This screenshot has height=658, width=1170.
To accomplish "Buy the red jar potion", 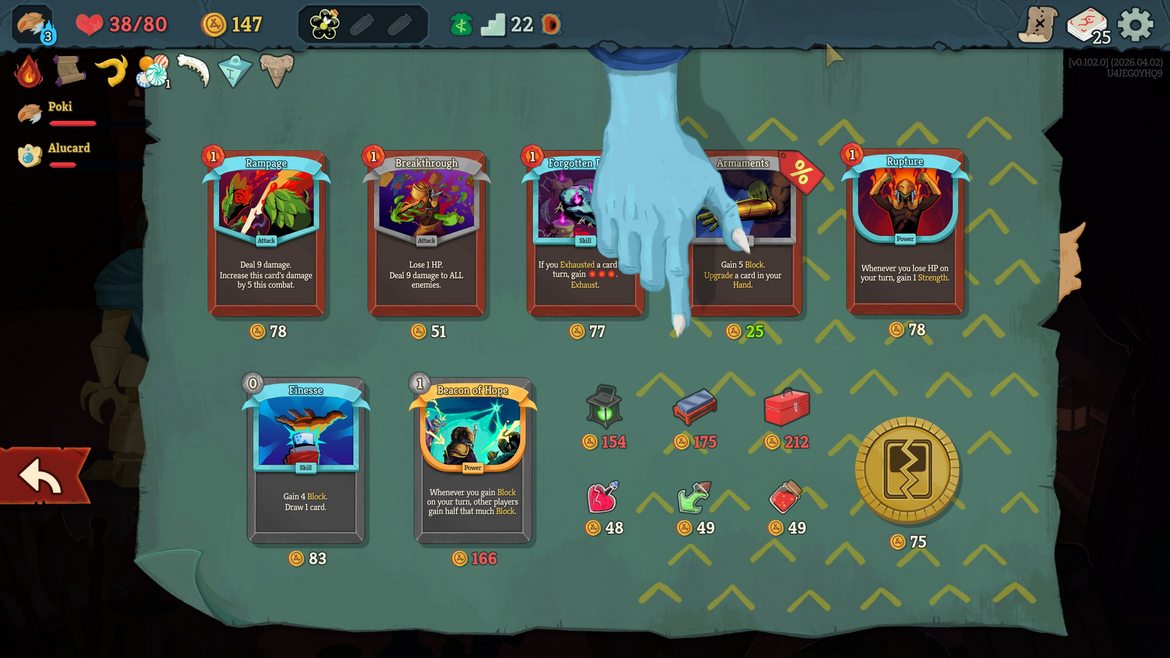I will click(x=785, y=497).
